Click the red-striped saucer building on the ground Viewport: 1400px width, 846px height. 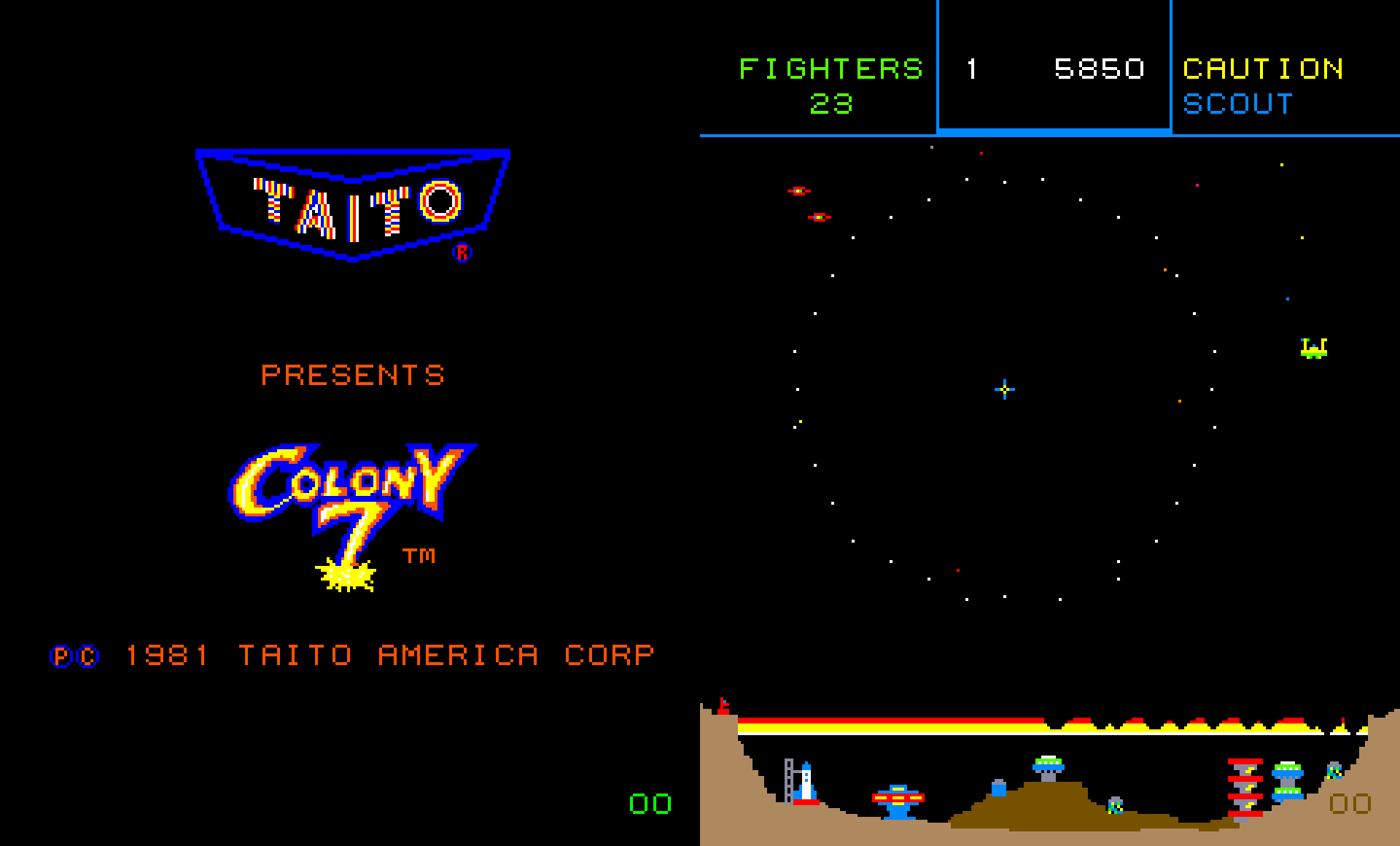click(898, 799)
